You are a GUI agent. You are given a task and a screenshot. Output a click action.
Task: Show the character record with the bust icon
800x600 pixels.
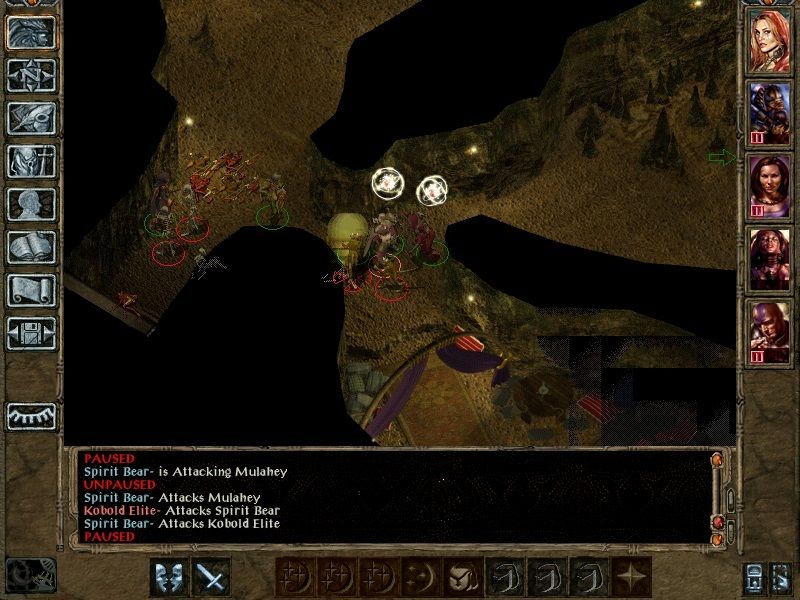pos(31,204)
